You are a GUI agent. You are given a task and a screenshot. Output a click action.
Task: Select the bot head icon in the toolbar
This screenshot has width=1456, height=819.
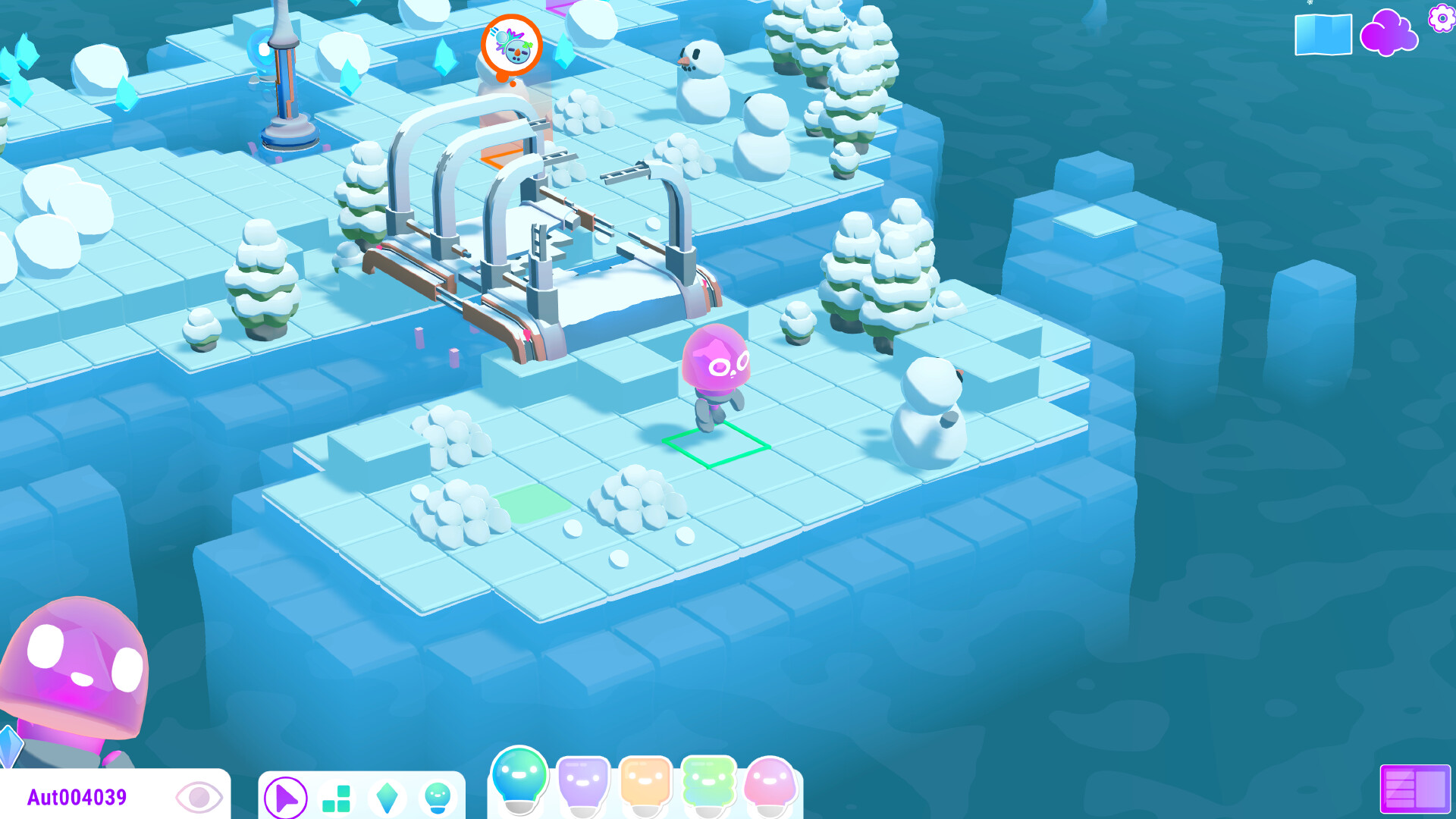438,799
